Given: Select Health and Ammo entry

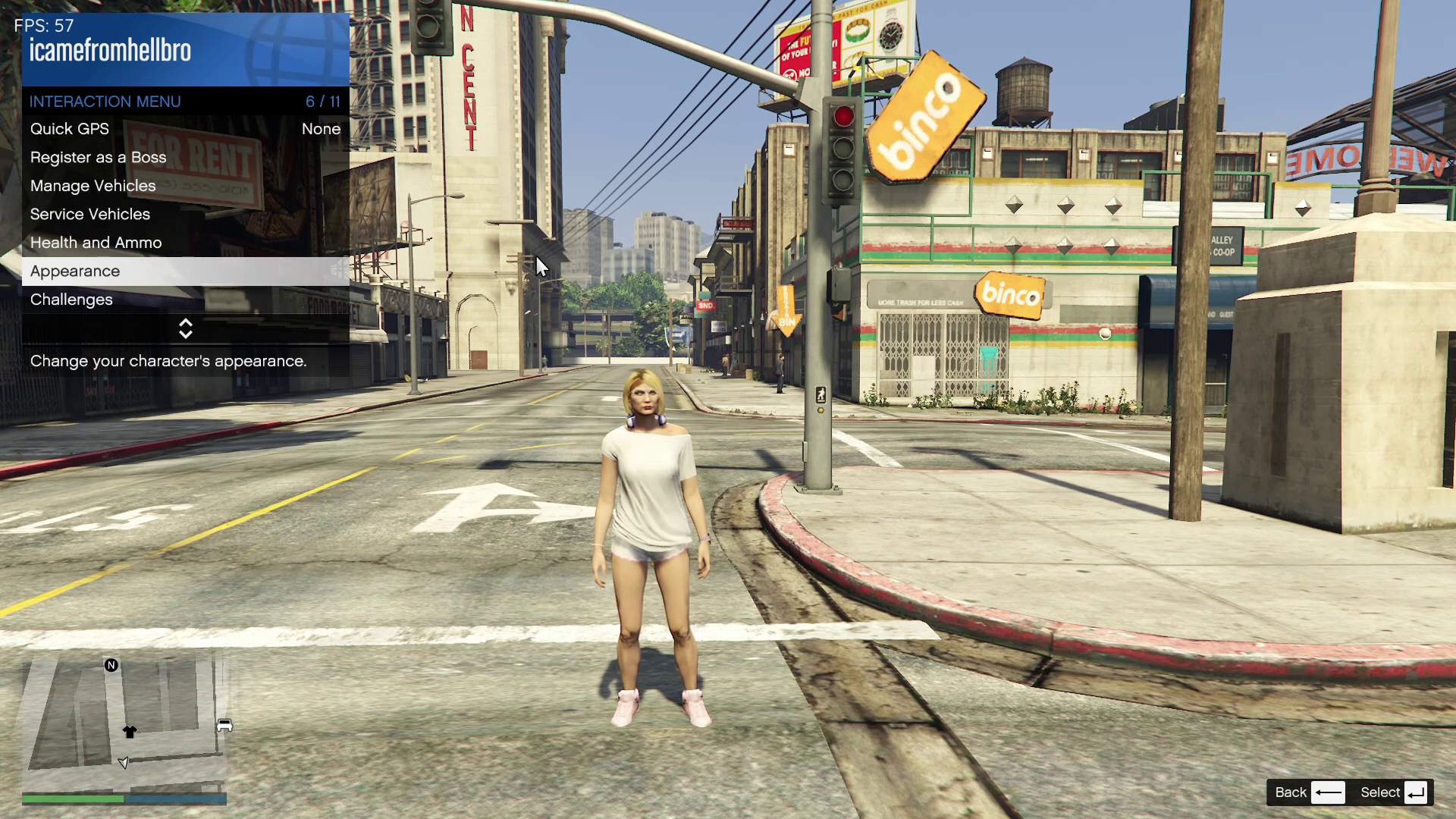Looking at the screenshot, I should pyautogui.click(x=185, y=243).
